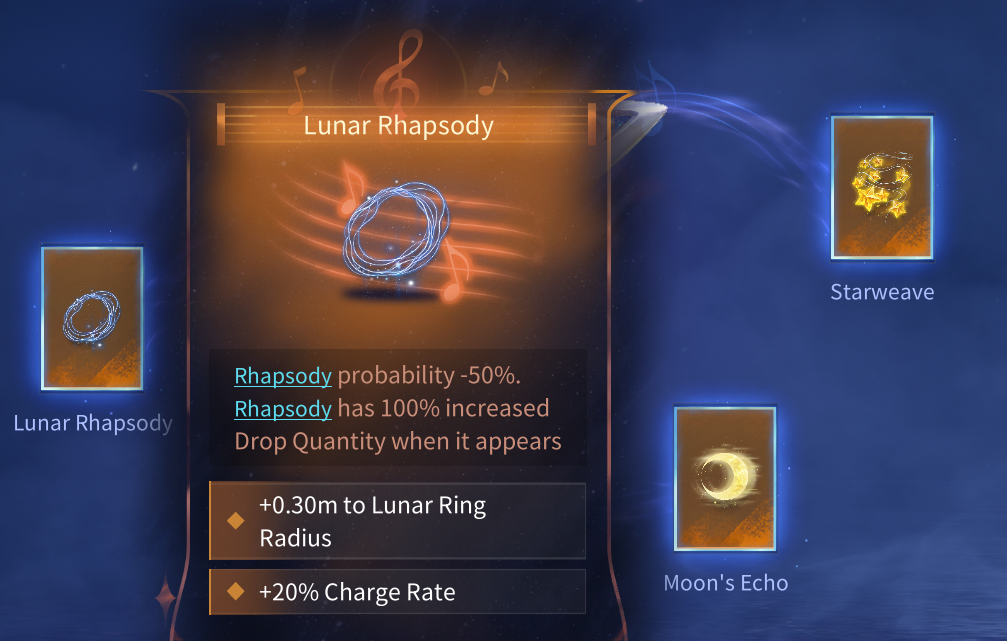The width and height of the screenshot is (1007, 641).
Task: Select the Starweave card
Action: [x=881, y=188]
